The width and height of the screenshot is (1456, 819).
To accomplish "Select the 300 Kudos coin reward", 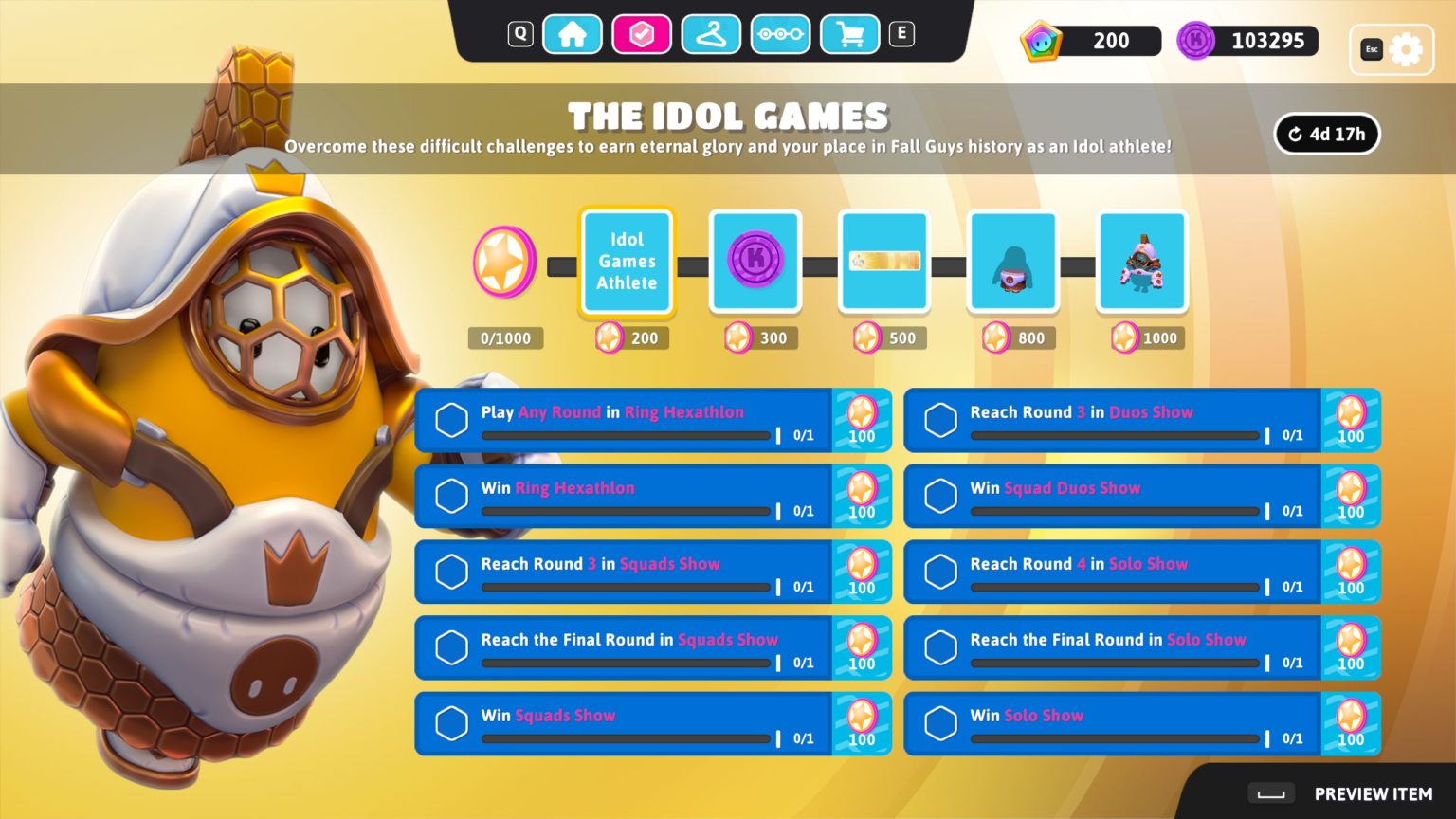I will pyautogui.click(x=755, y=262).
